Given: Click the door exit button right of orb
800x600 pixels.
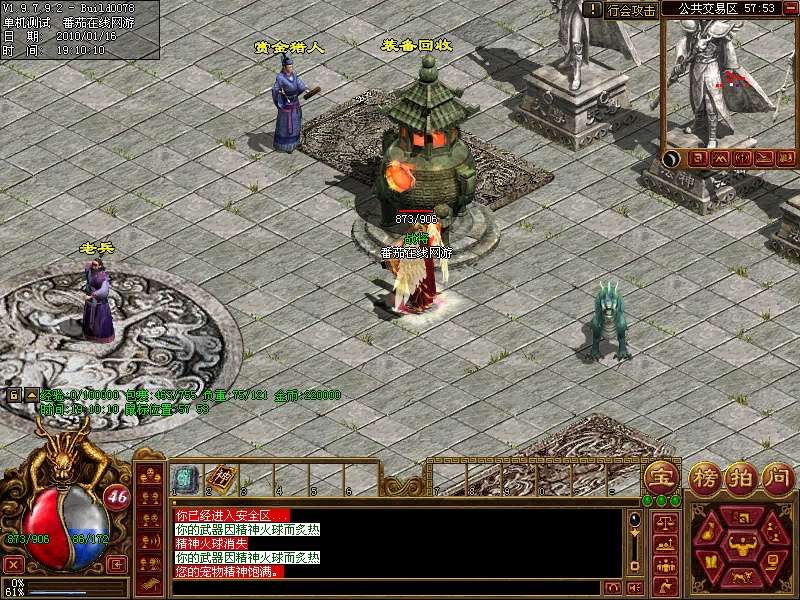Looking at the screenshot, I should point(118,563).
